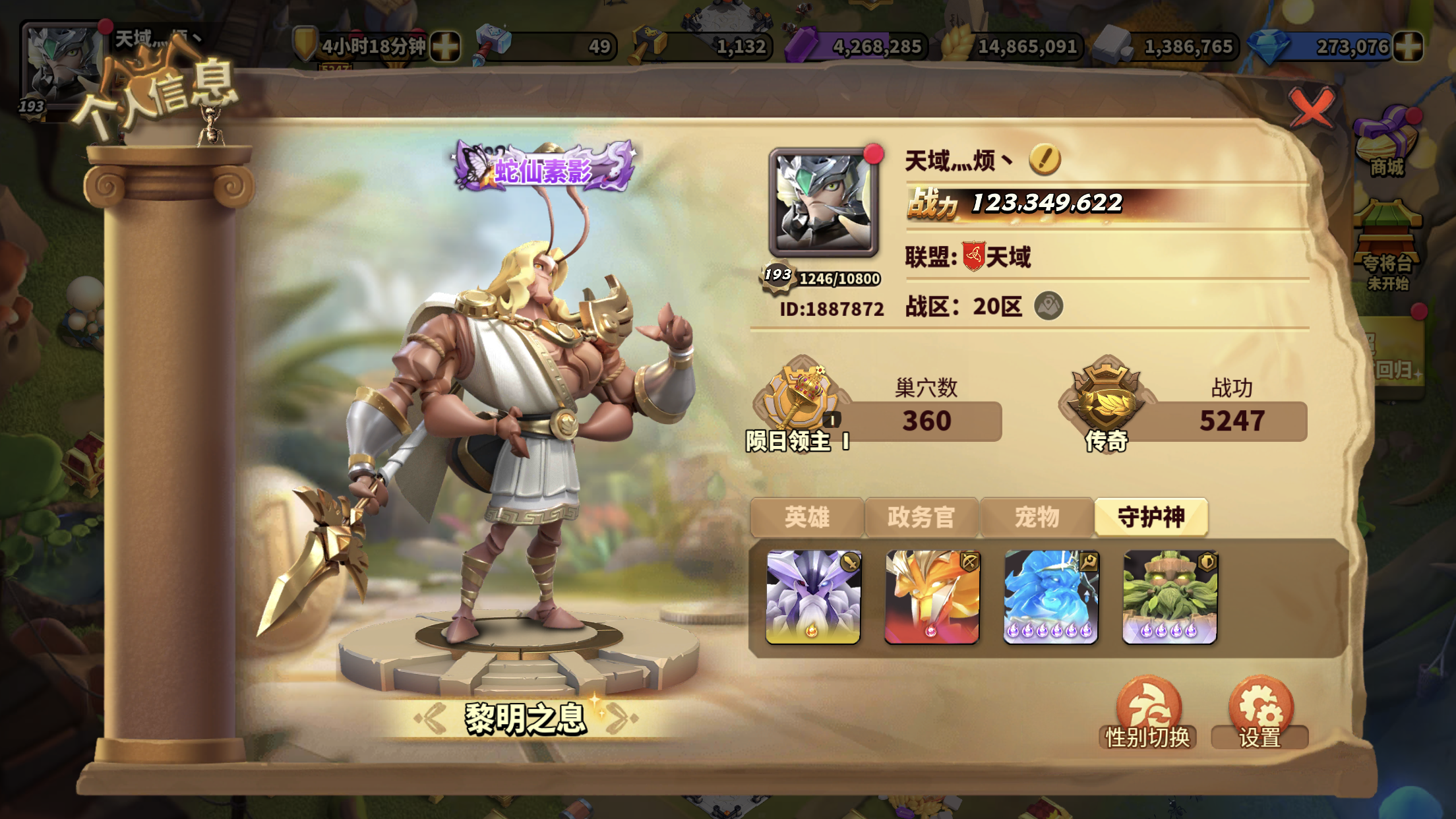
Task: Close the personal info panel
Action: tap(1311, 107)
